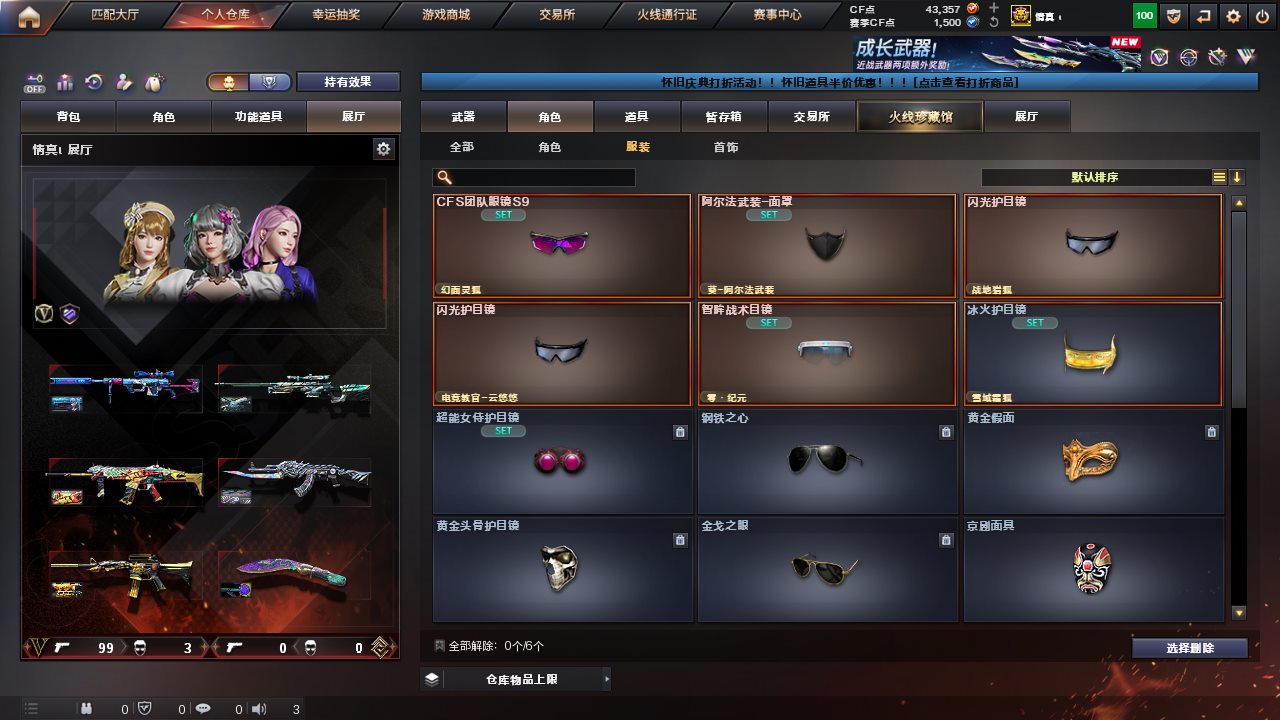The image size is (1280, 720).
Task: Switch to the 功能道具 function items tab
Action: pos(258,117)
